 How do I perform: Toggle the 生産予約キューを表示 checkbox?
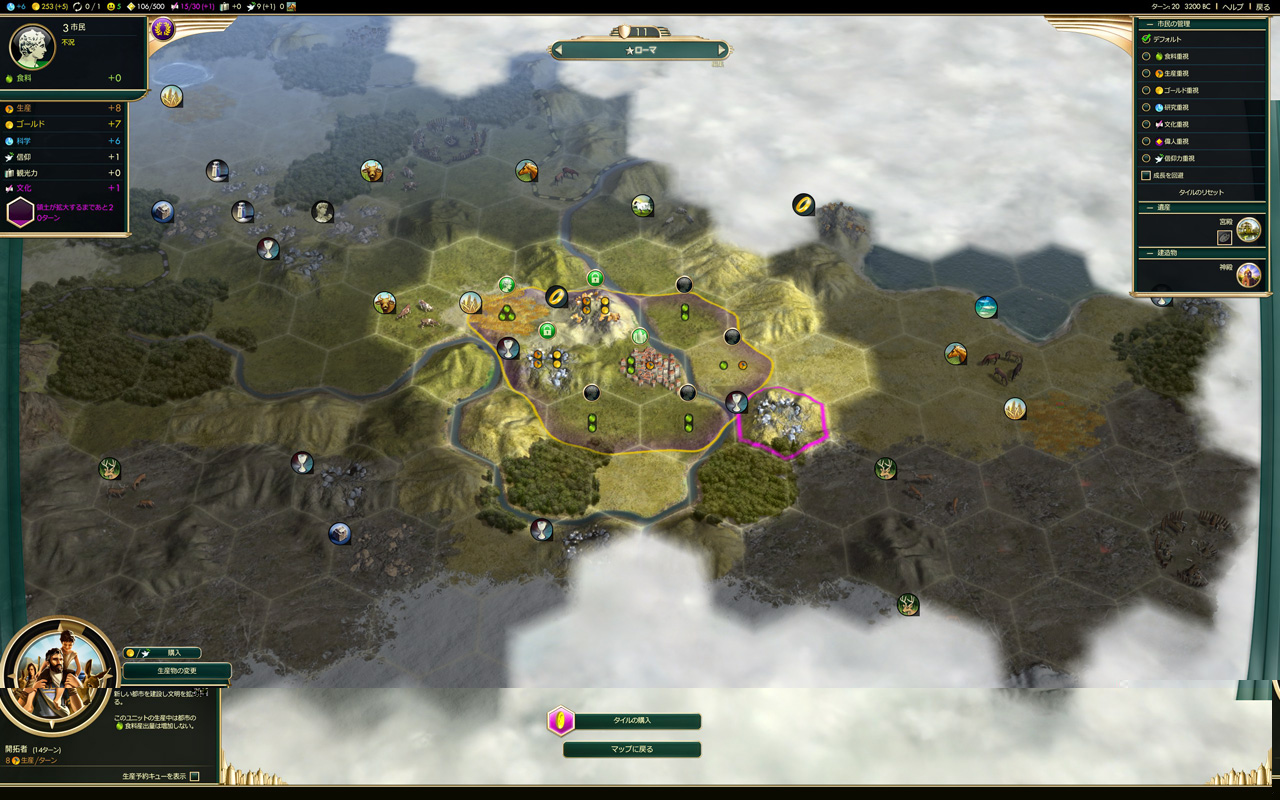point(195,776)
